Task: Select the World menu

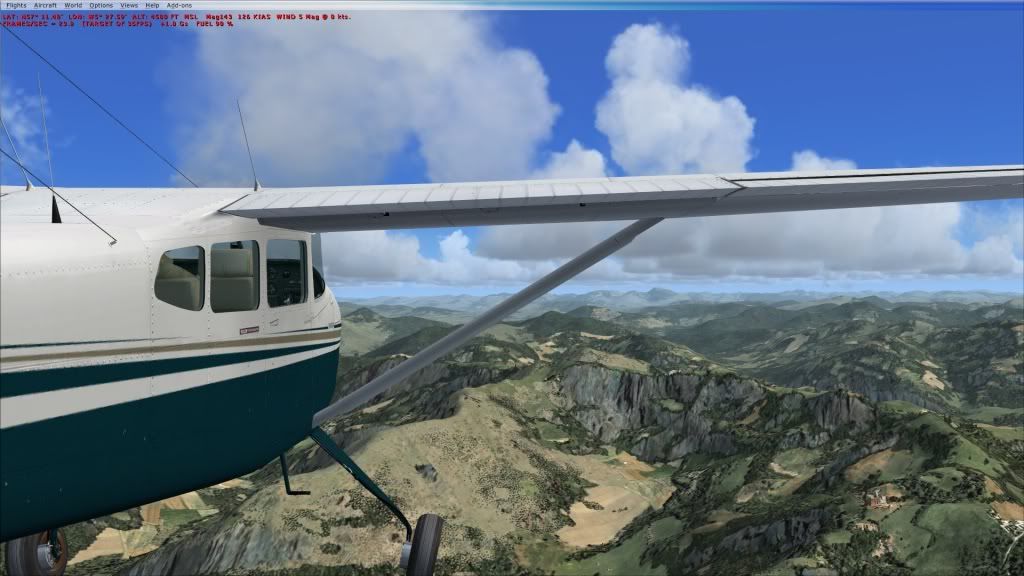Action: click(x=73, y=6)
